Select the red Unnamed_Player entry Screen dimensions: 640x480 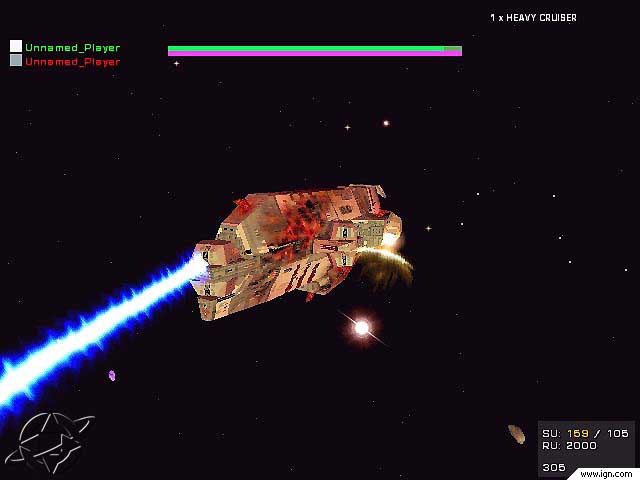[72, 61]
